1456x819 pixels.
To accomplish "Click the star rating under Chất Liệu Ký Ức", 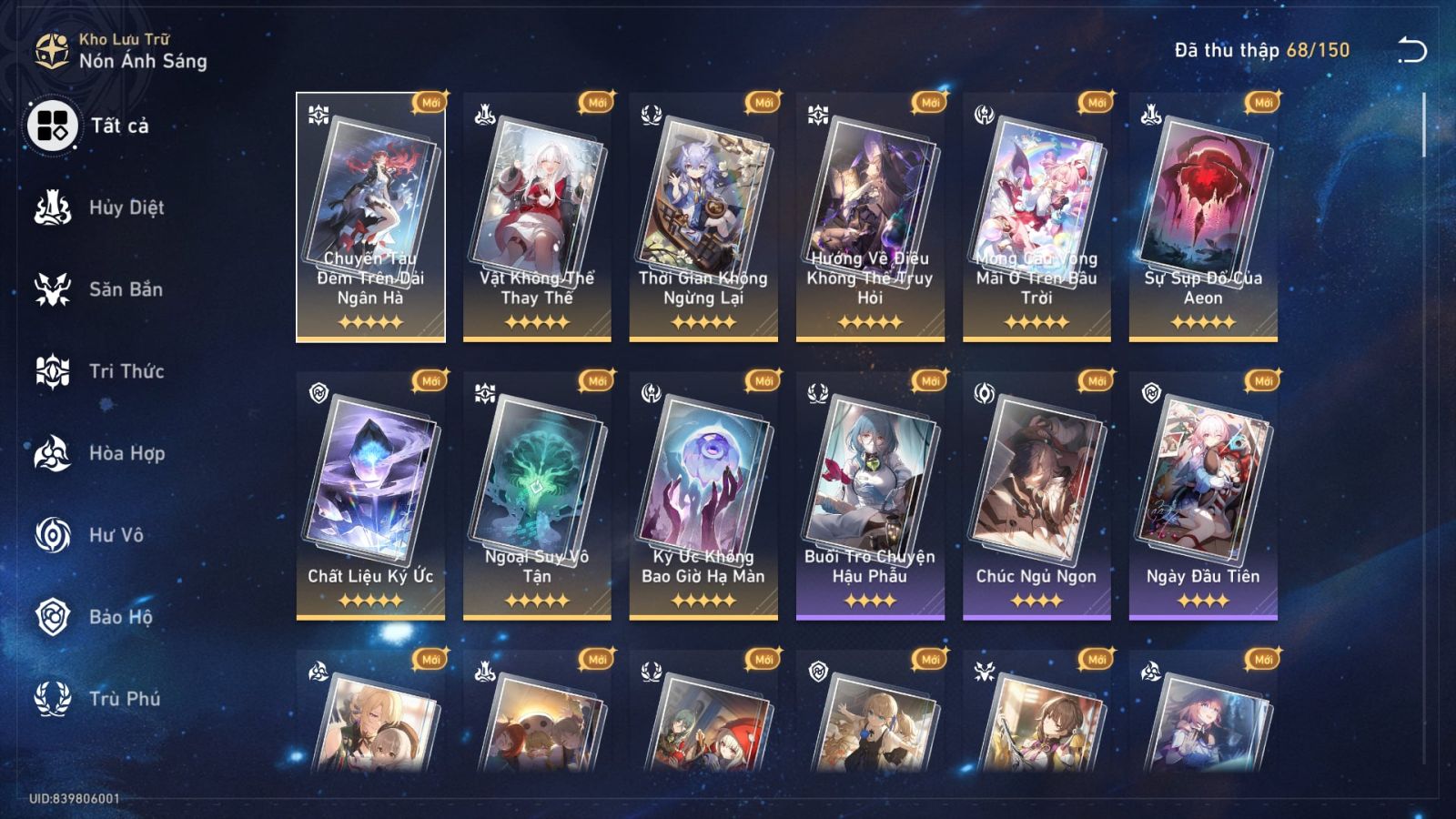I will tap(369, 600).
